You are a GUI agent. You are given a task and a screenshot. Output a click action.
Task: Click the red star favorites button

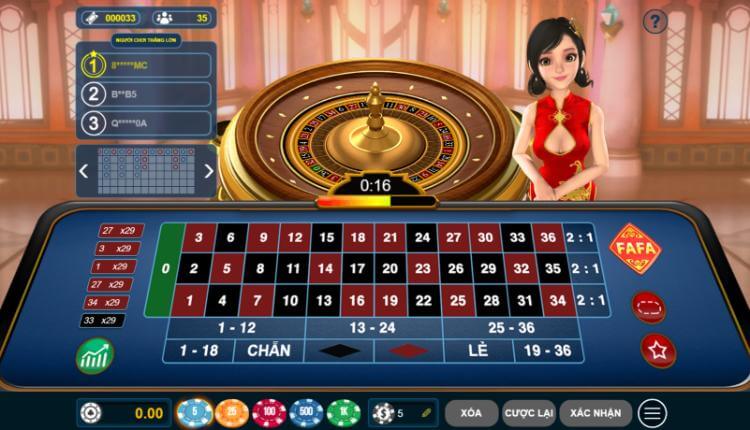coord(658,349)
